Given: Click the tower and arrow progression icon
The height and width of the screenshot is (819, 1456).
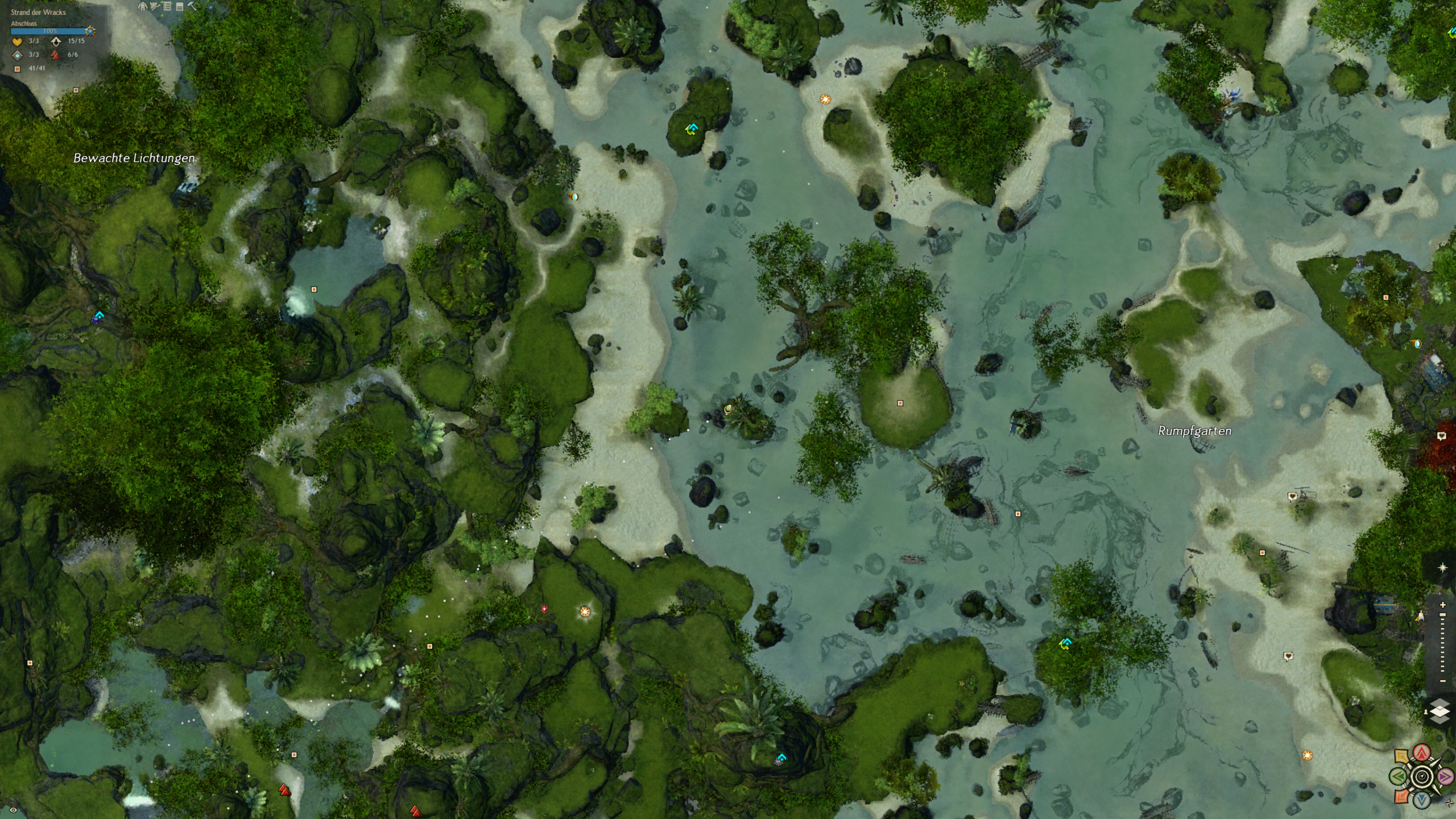Looking at the screenshot, I should pyautogui.click(x=154, y=6).
